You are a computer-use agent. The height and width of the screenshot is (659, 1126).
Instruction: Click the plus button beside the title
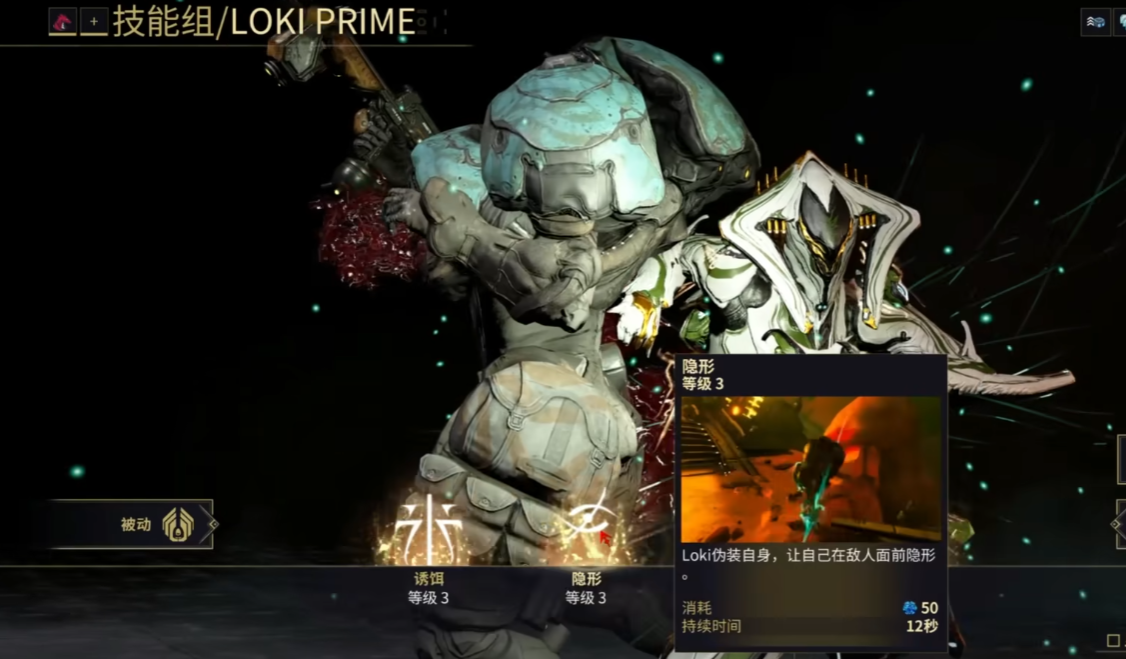tap(94, 21)
